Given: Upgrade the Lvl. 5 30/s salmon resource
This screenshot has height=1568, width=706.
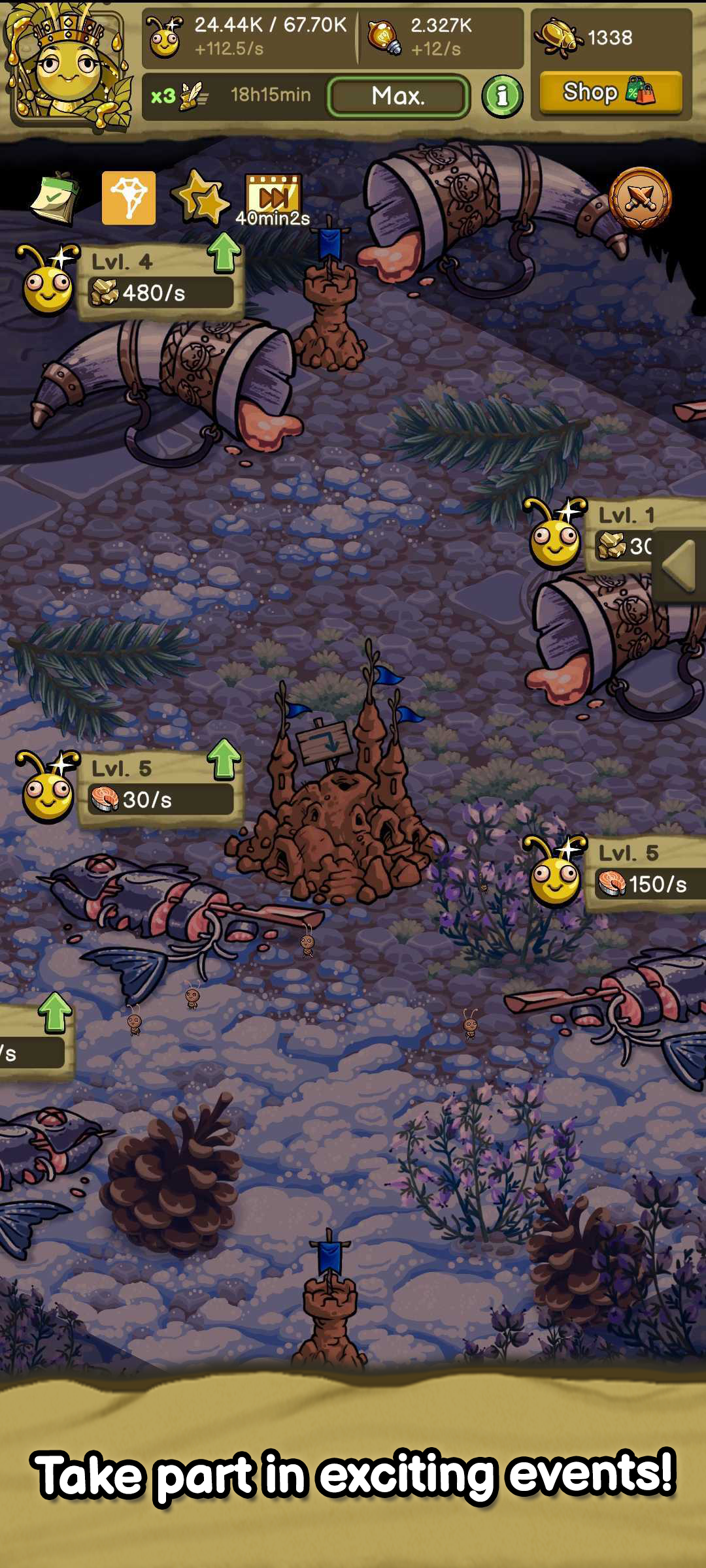Looking at the screenshot, I should click(x=224, y=759).
